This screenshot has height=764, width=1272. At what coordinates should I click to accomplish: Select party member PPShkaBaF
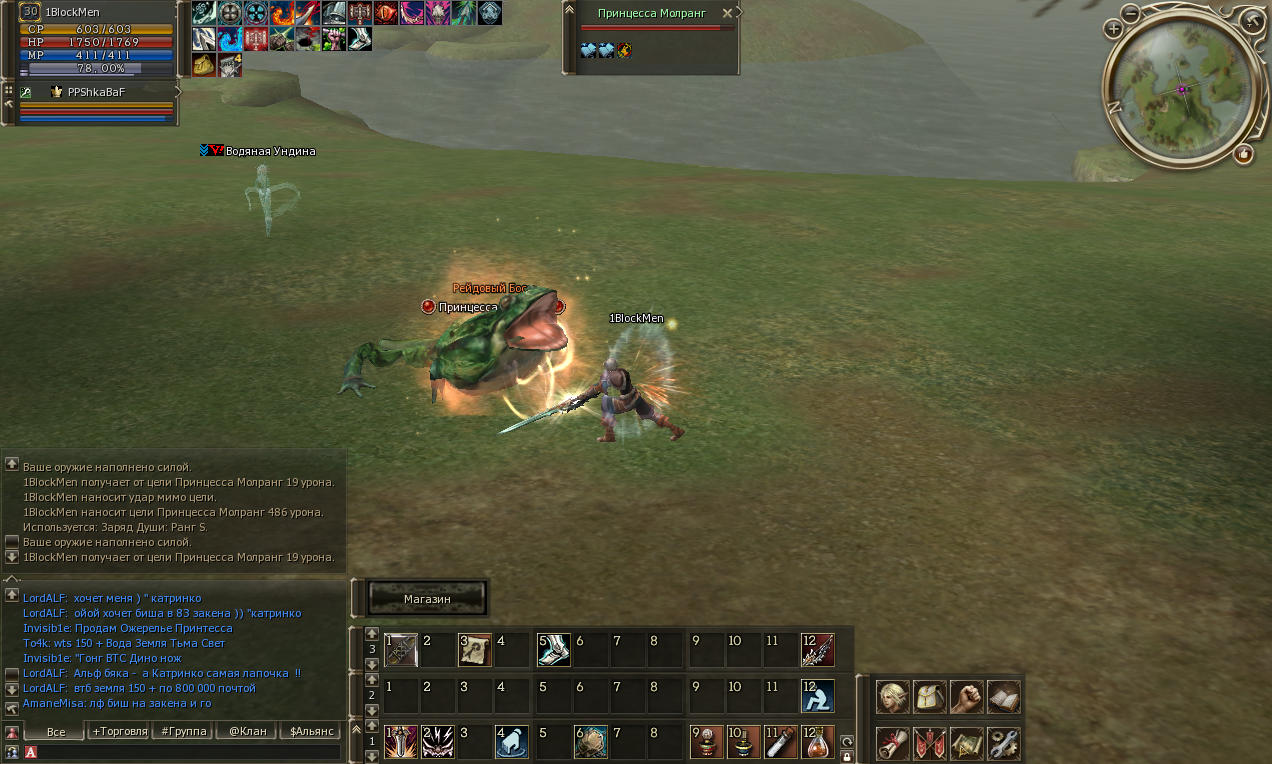click(x=96, y=92)
